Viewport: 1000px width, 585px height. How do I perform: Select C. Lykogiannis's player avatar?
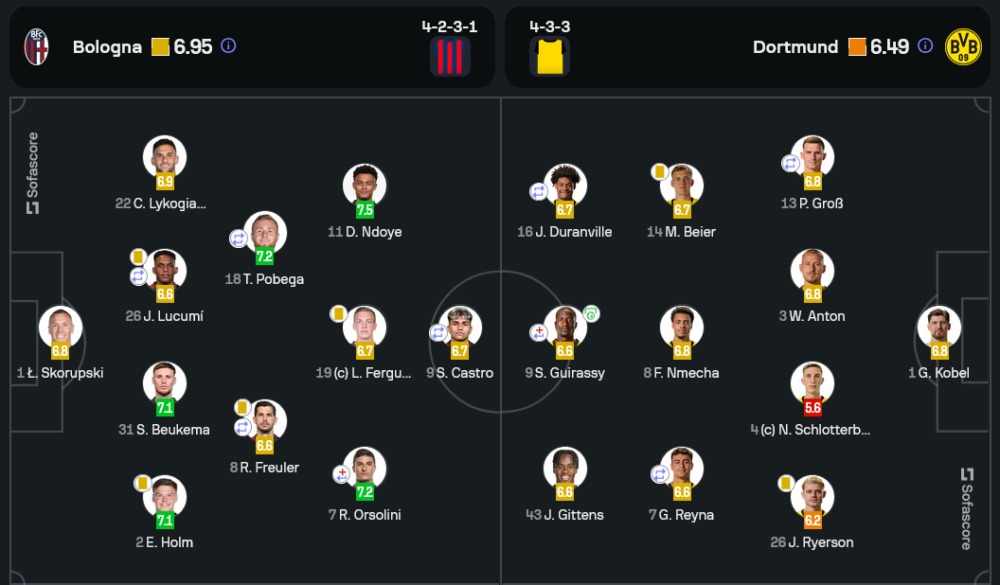point(165,158)
